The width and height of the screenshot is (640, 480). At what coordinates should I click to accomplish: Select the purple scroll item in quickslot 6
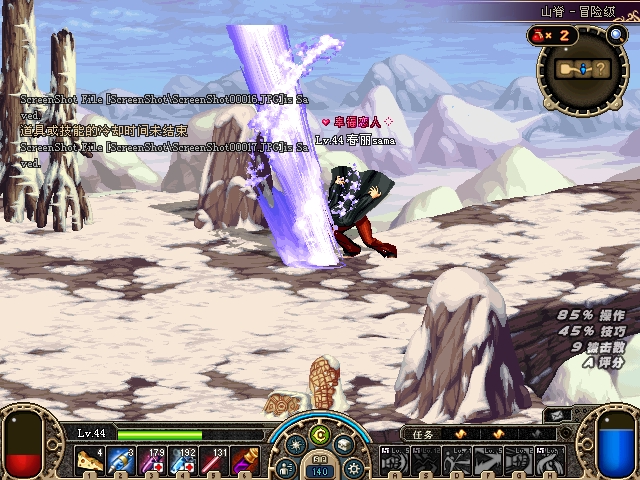pyautogui.click(x=246, y=459)
